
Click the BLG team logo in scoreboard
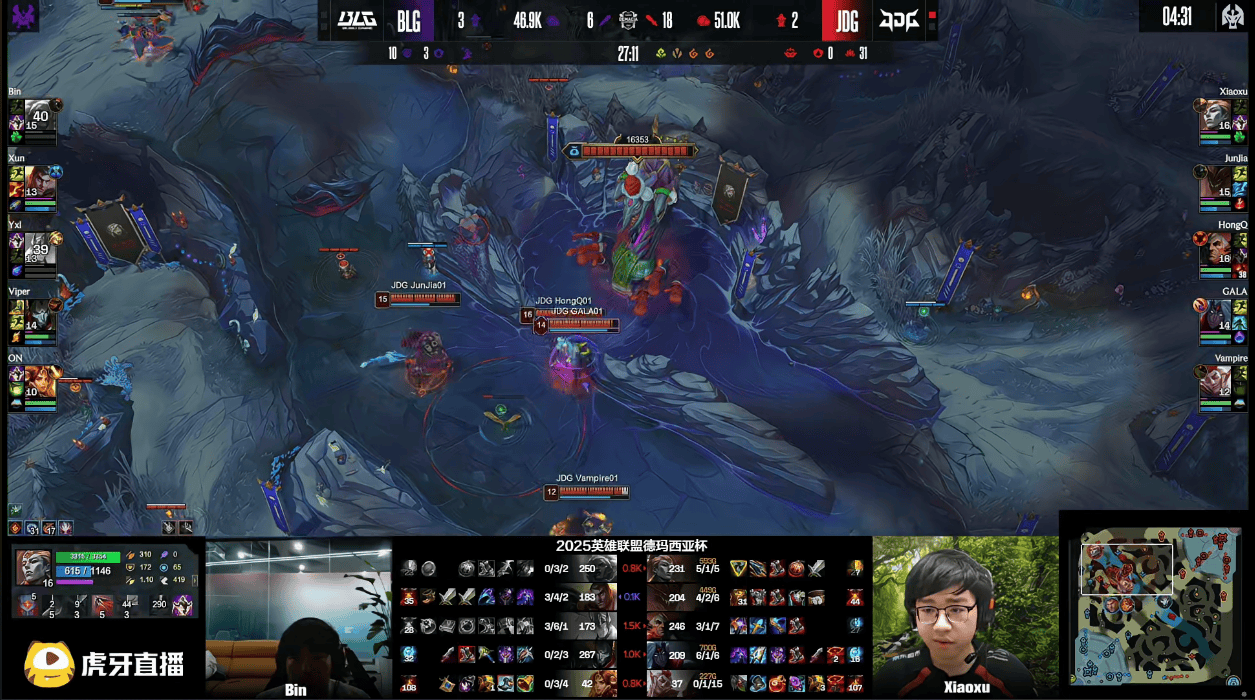357,20
